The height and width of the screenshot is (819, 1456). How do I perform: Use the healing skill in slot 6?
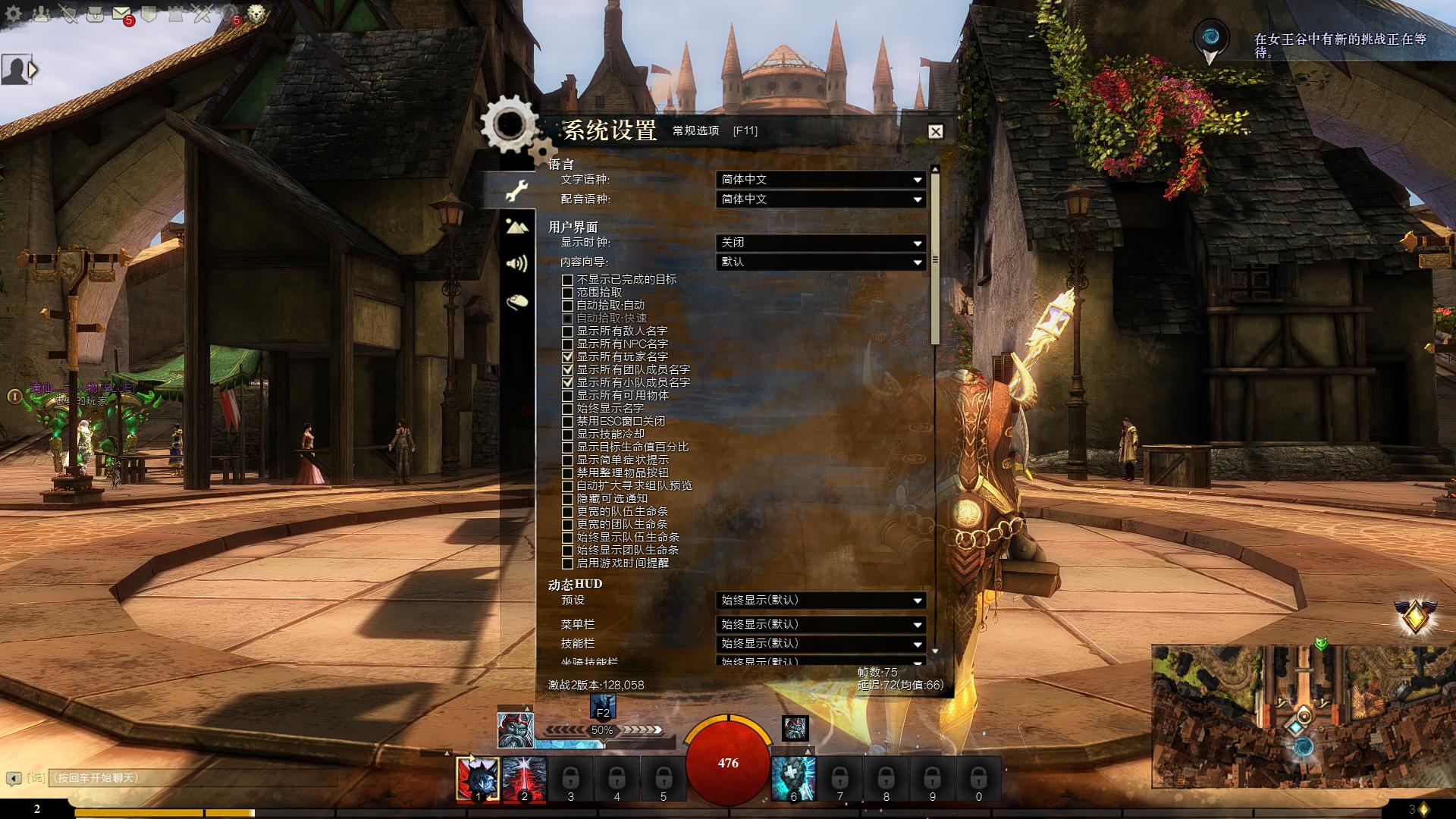(x=793, y=778)
